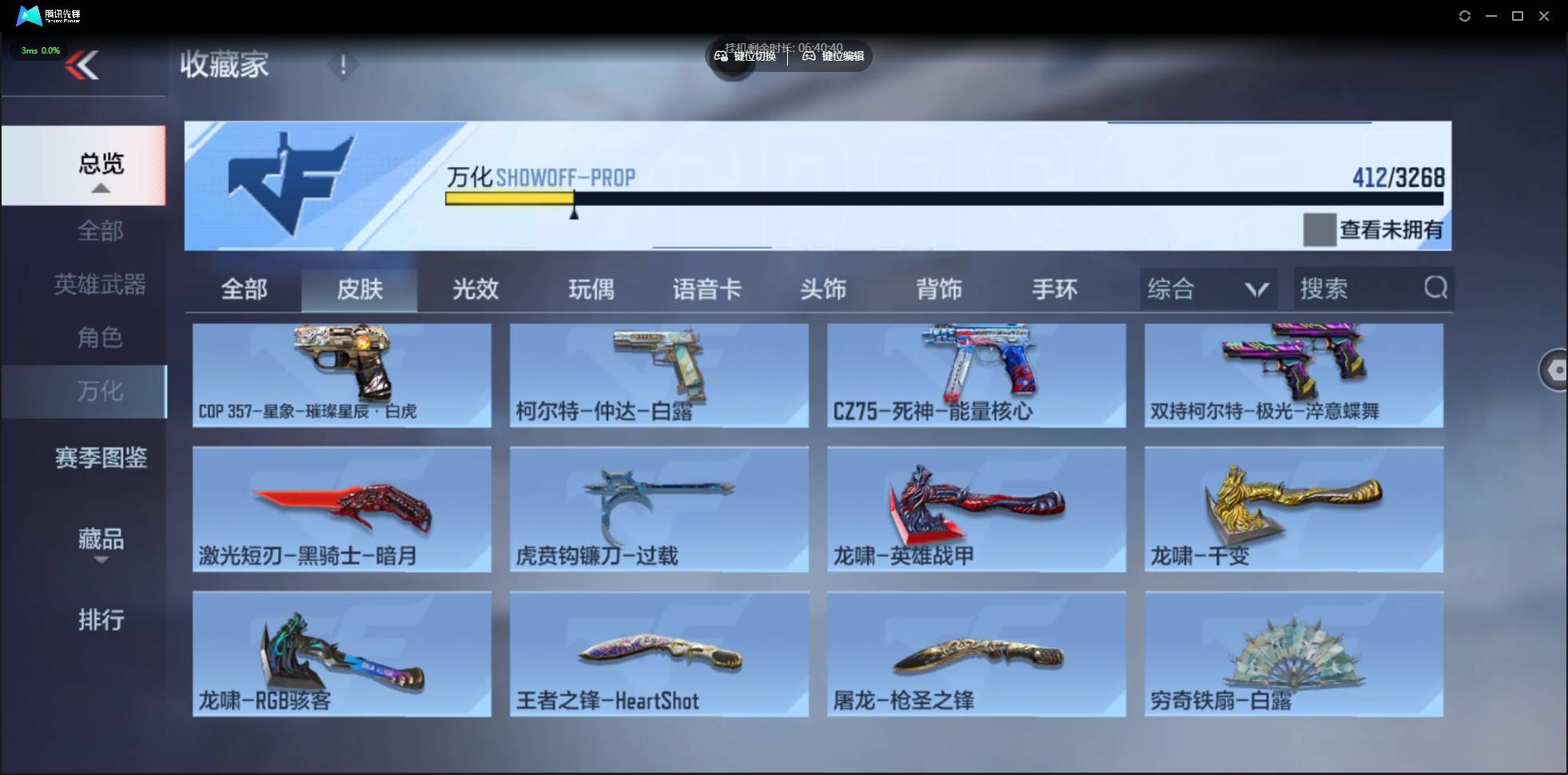Screen dimensions: 1568x775
Task: Collapse the 总览 section via its arrow
Action: click(100, 188)
